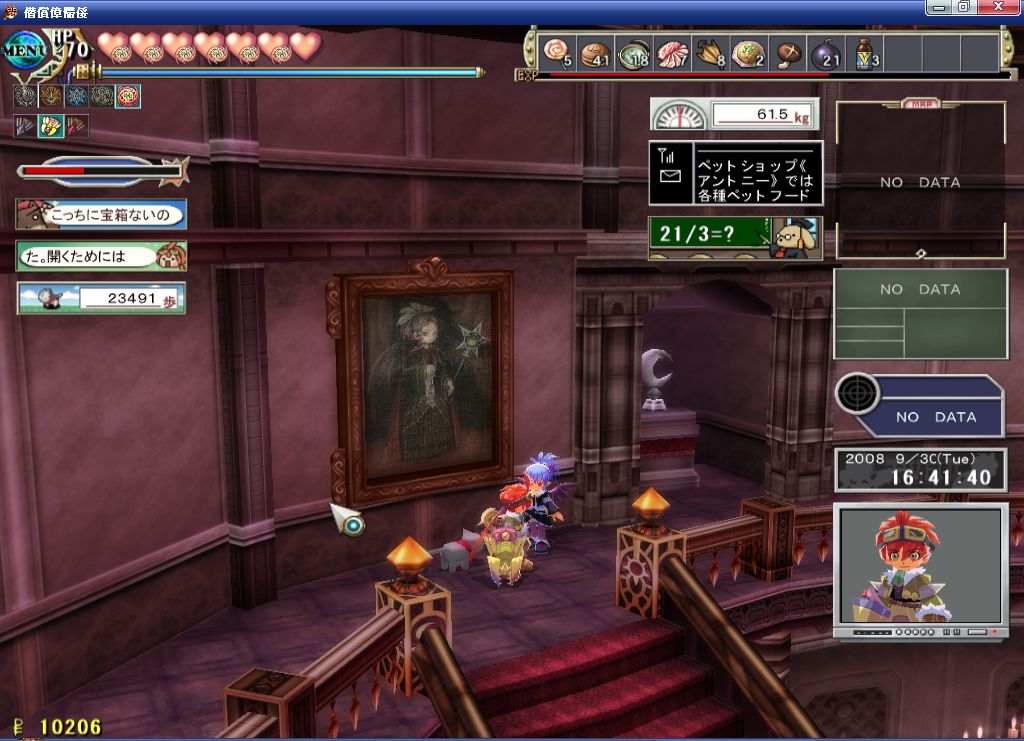Select the highlighted yellow claw weapon icon
This screenshot has height=741, width=1024.
(50, 127)
